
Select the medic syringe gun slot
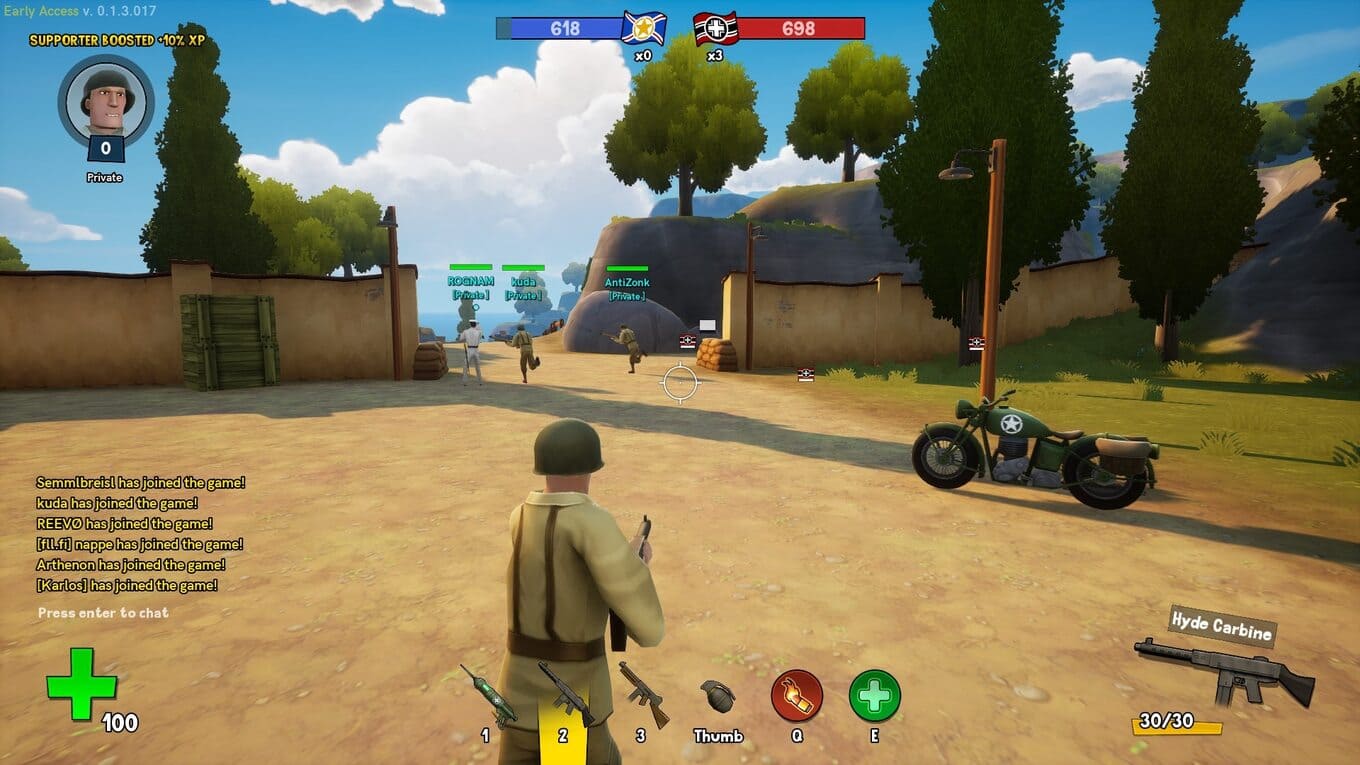click(x=488, y=693)
